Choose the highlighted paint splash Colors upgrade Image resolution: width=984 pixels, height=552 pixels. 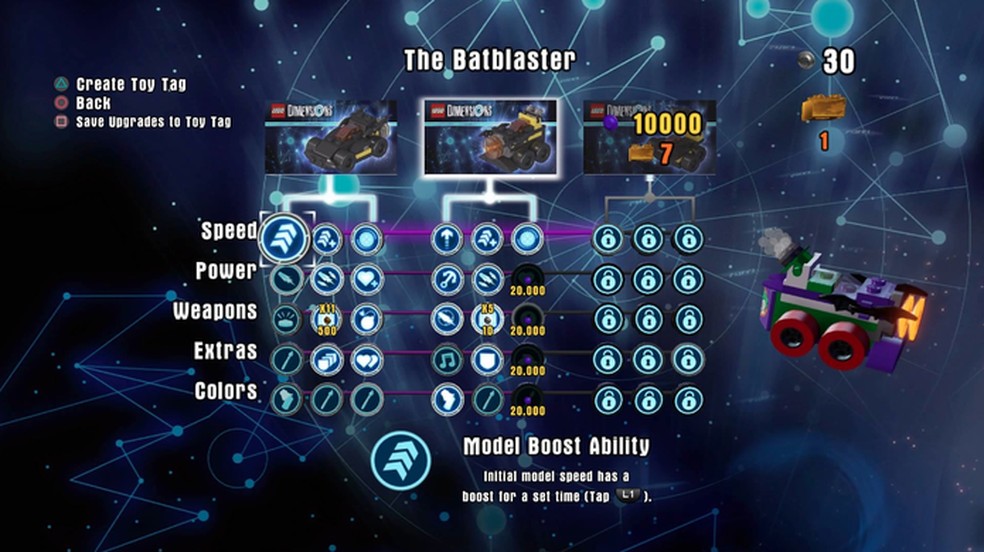click(447, 399)
